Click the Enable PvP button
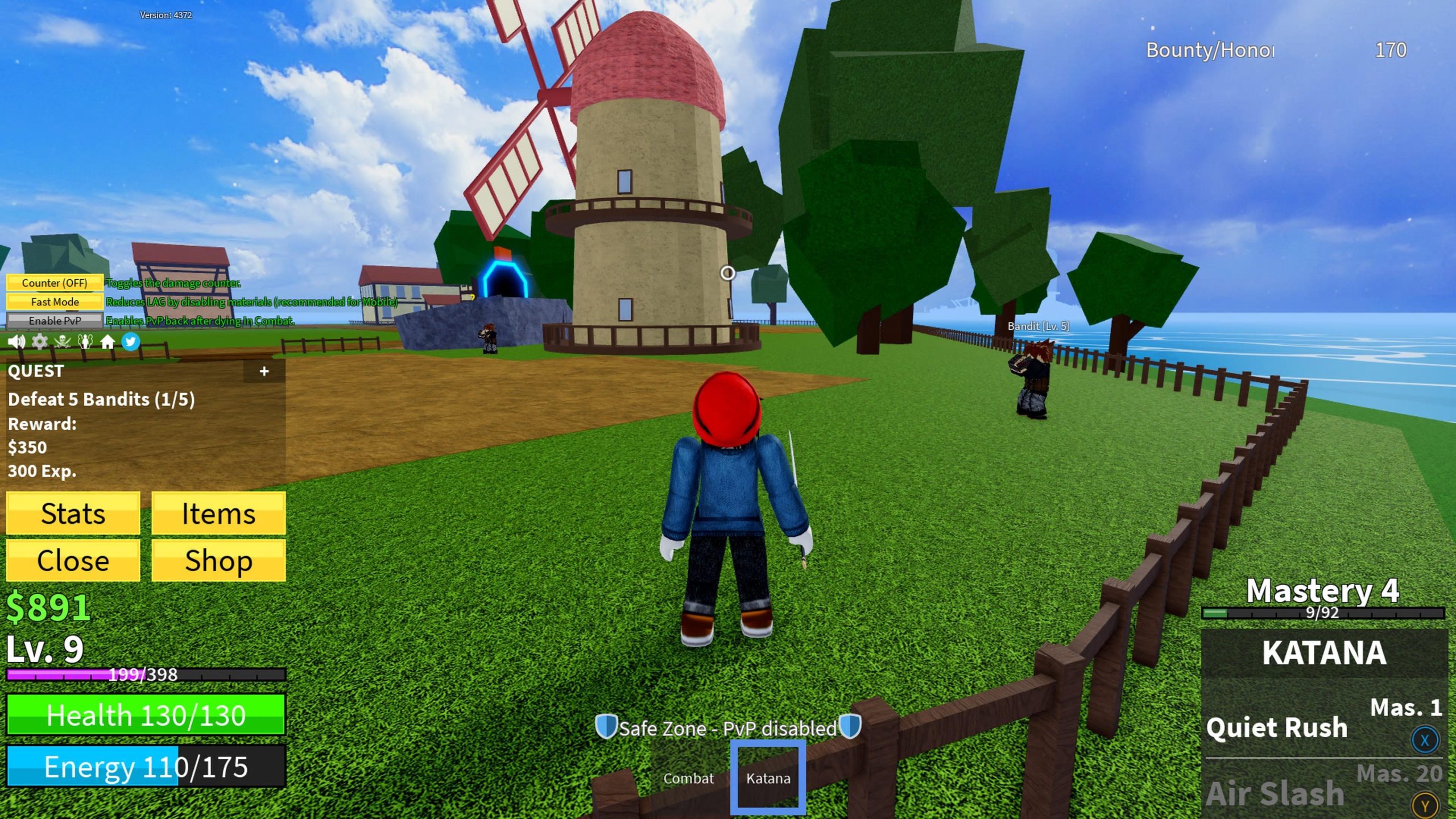 coord(55,321)
